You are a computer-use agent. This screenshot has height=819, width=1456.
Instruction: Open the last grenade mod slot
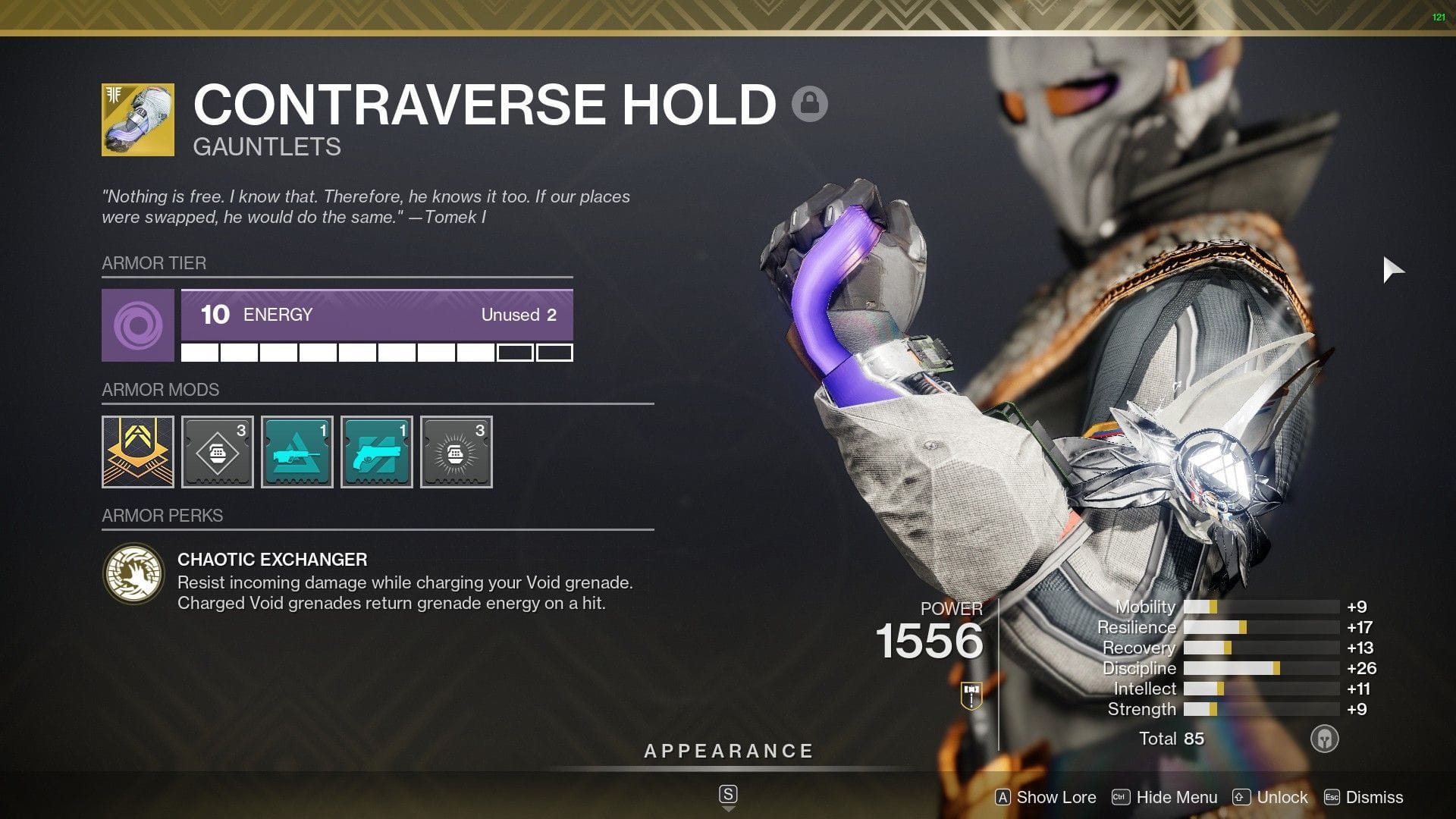(x=456, y=451)
